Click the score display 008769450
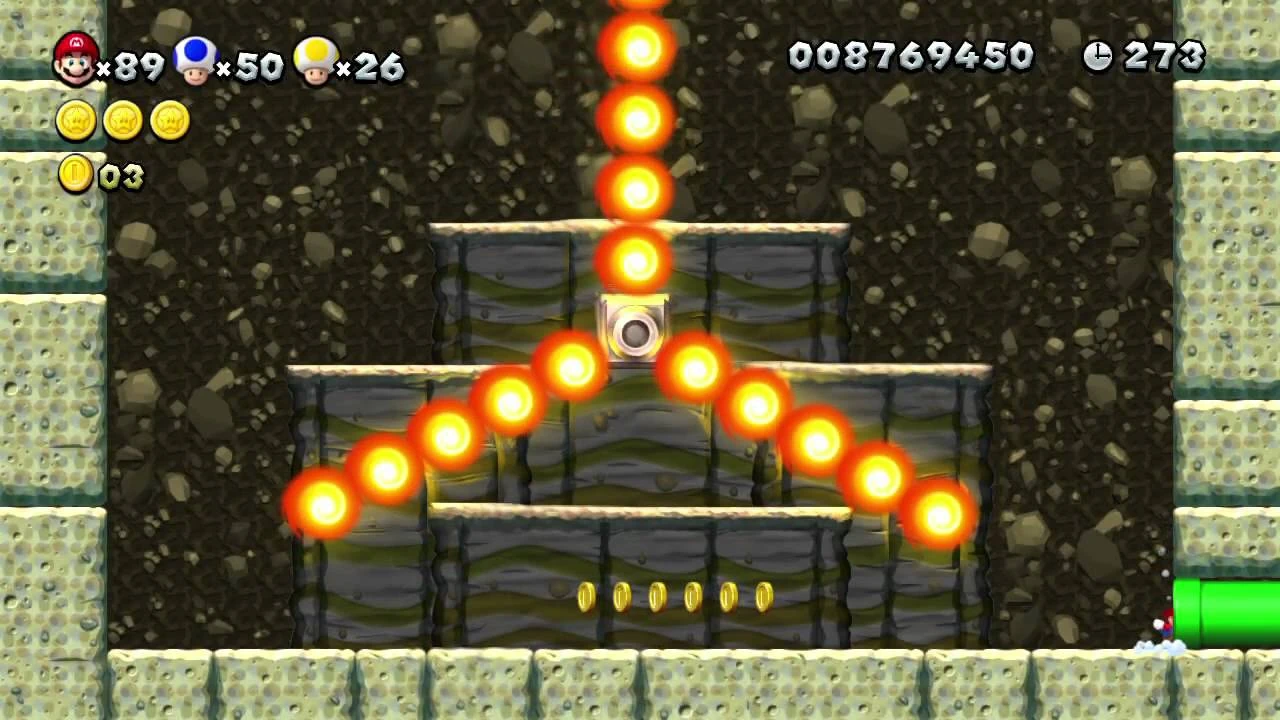 click(x=912, y=57)
